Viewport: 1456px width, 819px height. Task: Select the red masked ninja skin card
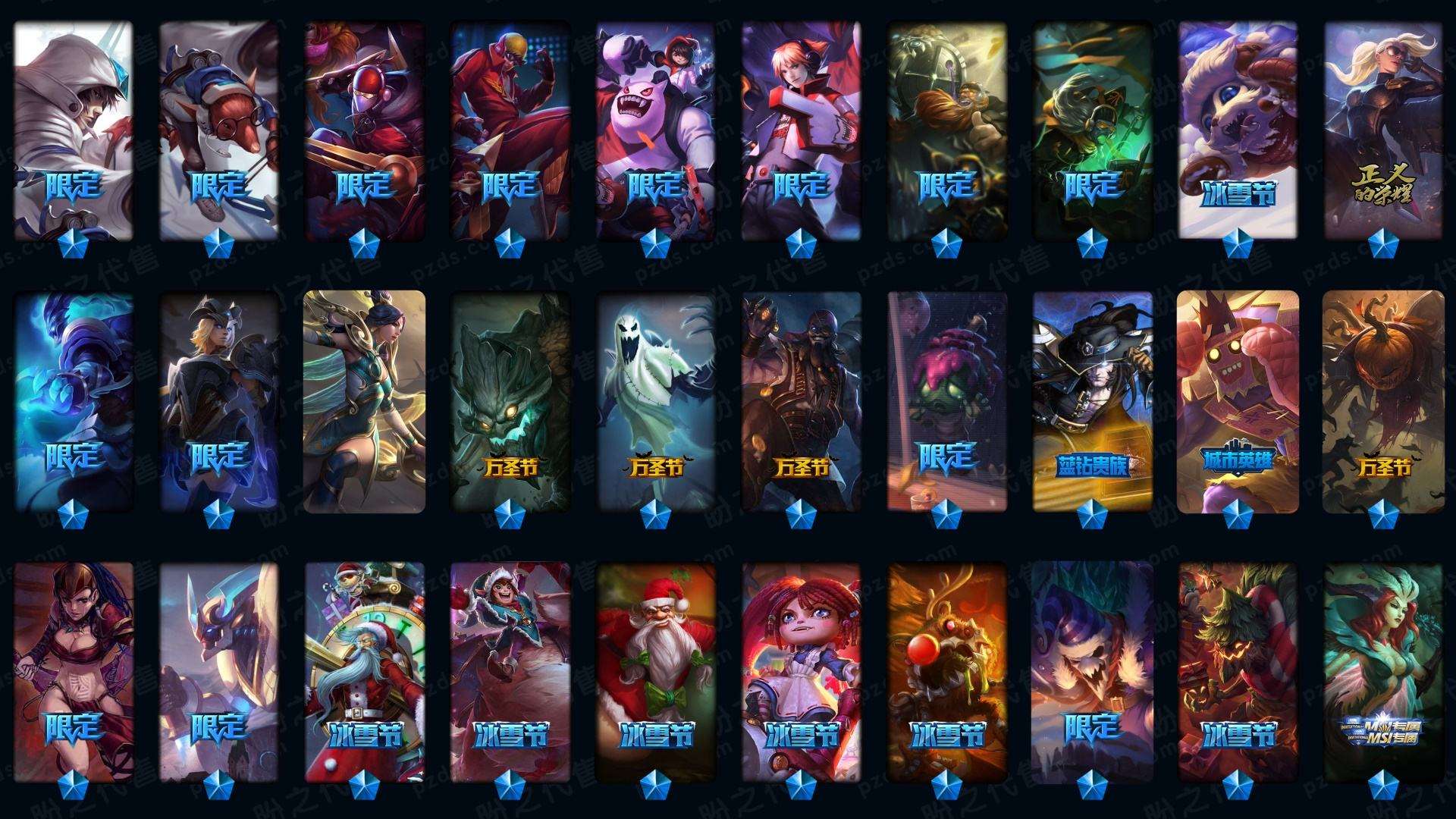[364, 129]
